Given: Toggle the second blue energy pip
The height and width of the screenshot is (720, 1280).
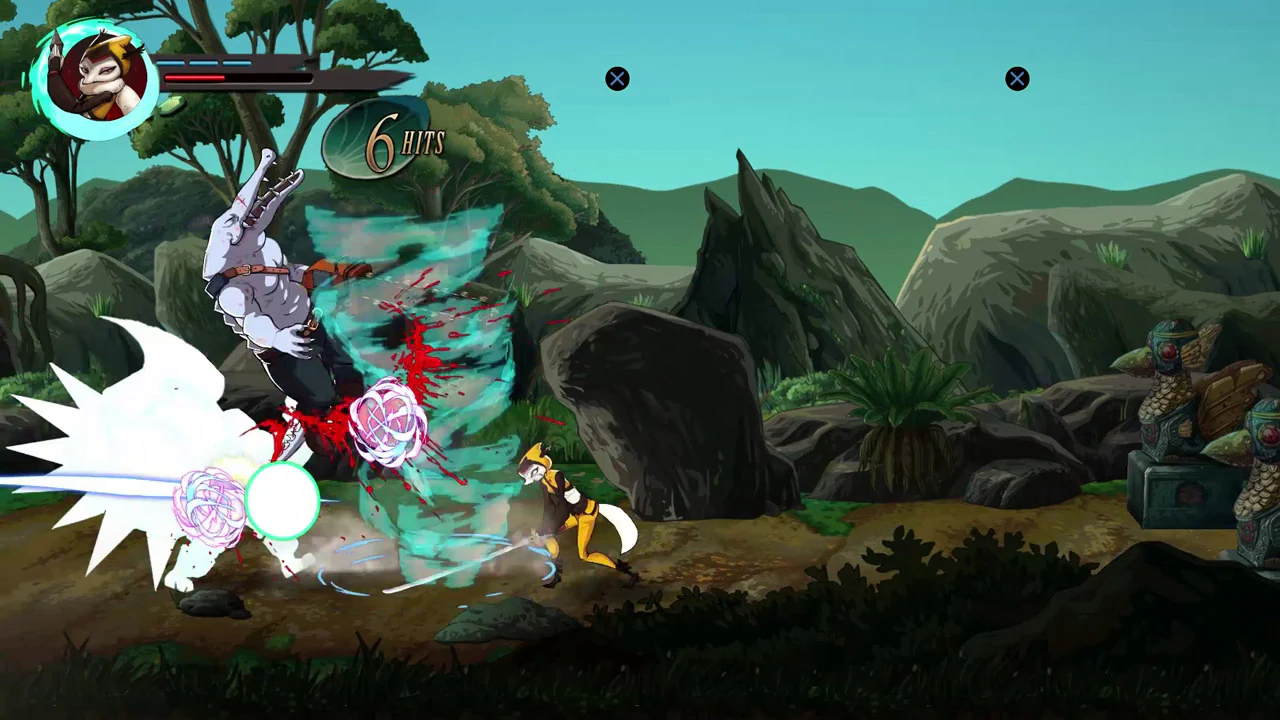Looking at the screenshot, I should point(204,62).
